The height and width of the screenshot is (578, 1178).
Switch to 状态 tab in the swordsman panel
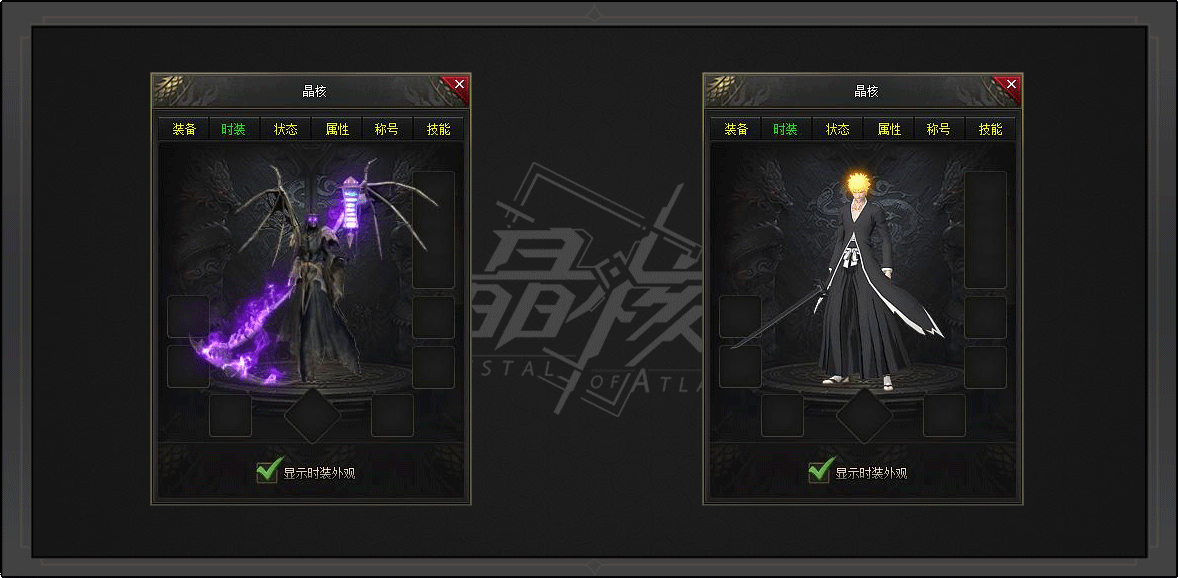pos(838,130)
